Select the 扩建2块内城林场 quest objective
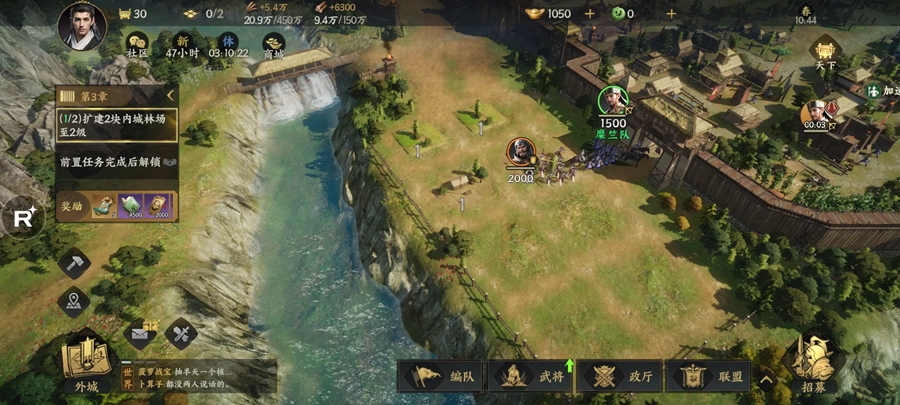 coord(116,124)
